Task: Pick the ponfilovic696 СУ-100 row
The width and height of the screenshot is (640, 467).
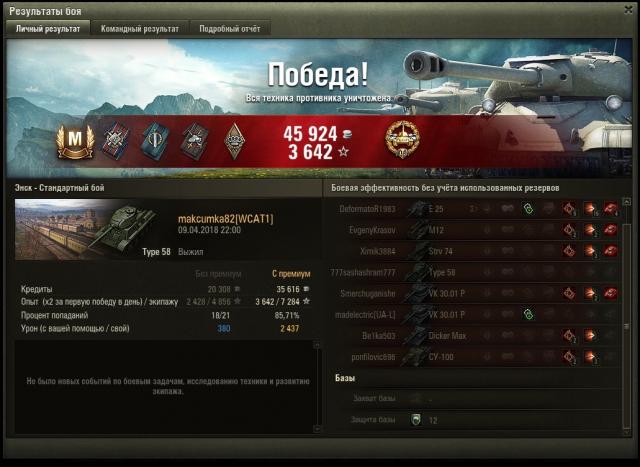Action: click(x=470, y=357)
